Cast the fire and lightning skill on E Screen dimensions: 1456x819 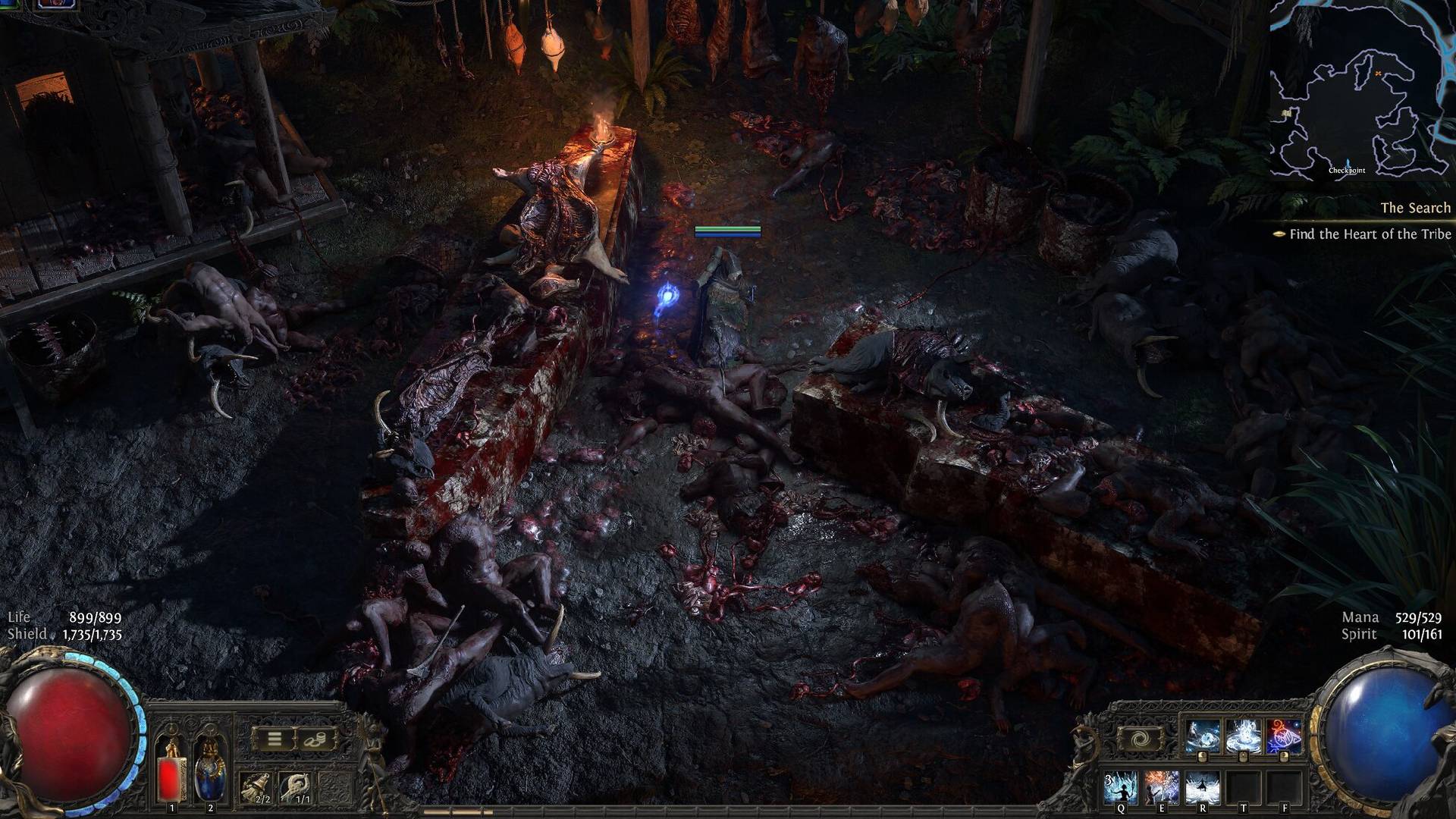coord(1161,788)
